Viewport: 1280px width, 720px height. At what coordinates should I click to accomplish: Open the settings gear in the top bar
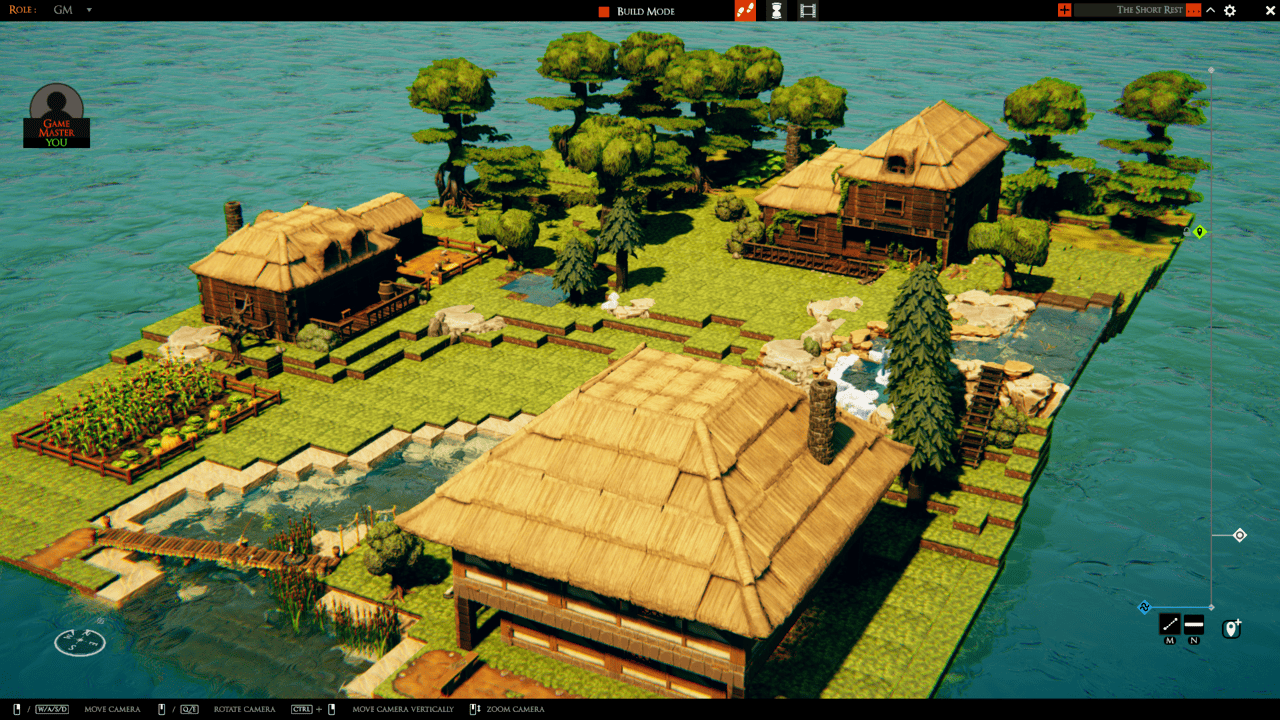[x=1229, y=11]
